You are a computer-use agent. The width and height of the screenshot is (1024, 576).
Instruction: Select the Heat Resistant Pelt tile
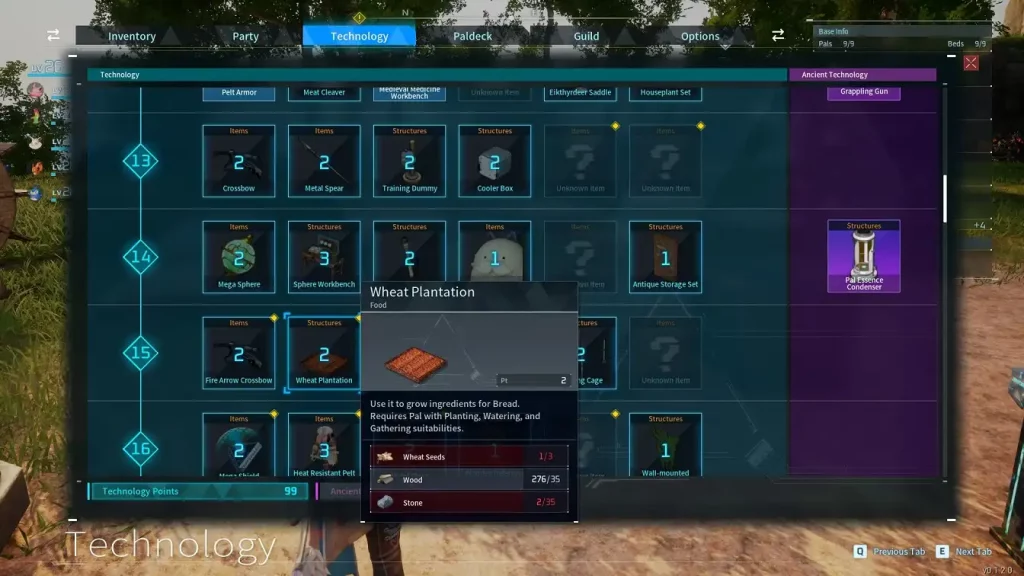324,446
